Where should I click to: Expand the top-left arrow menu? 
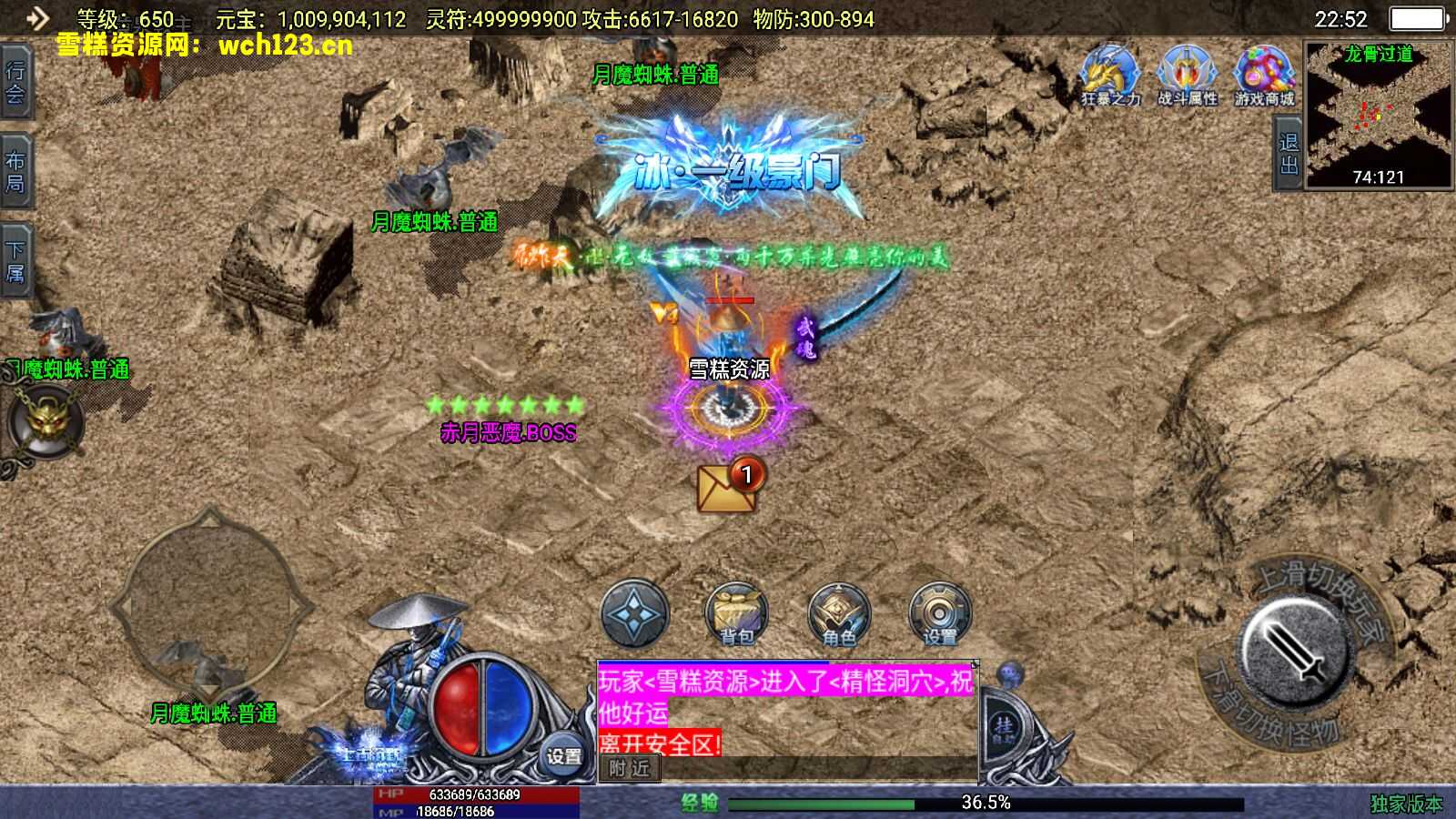point(37,18)
